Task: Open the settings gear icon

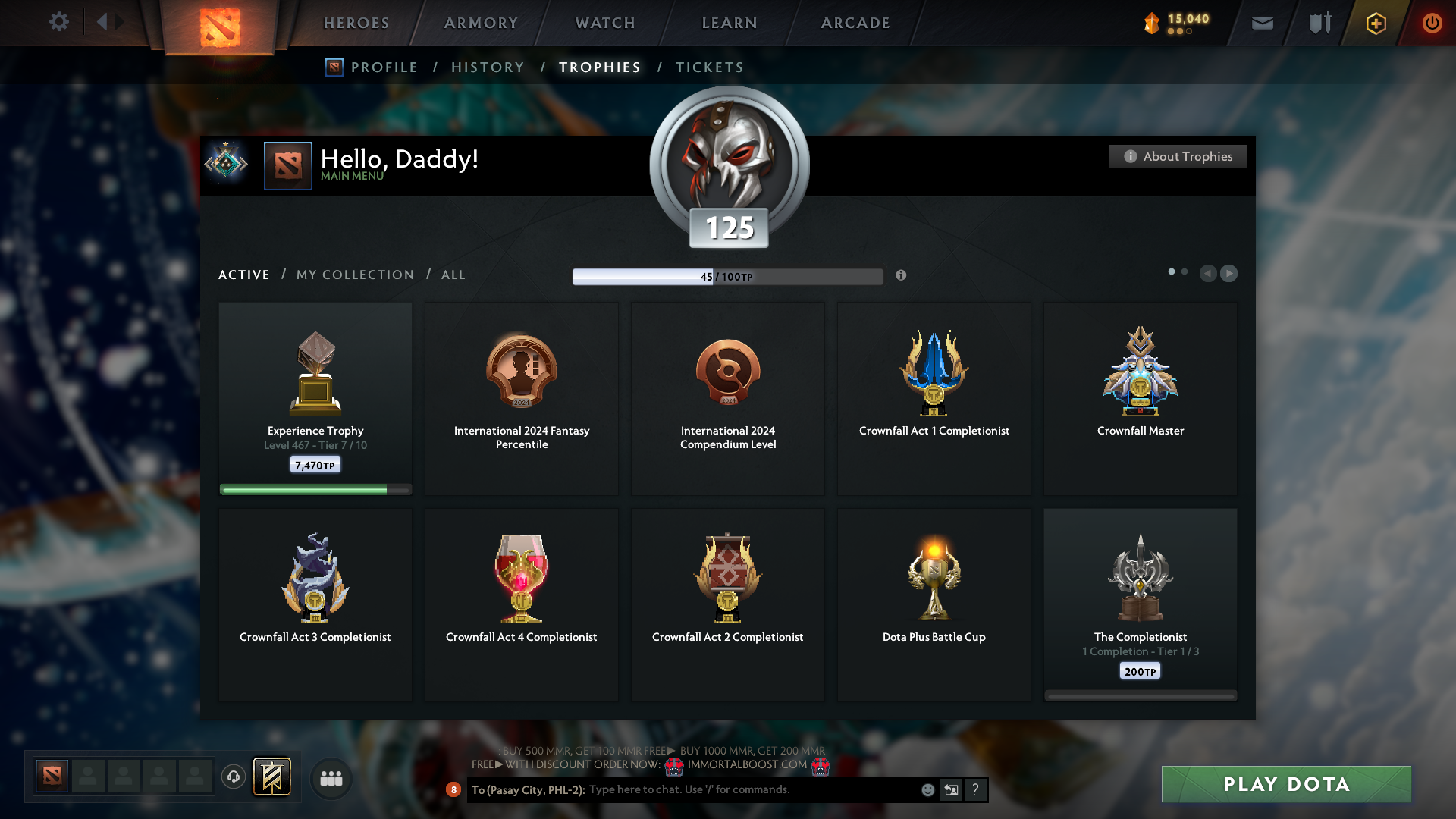Action: click(59, 23)
